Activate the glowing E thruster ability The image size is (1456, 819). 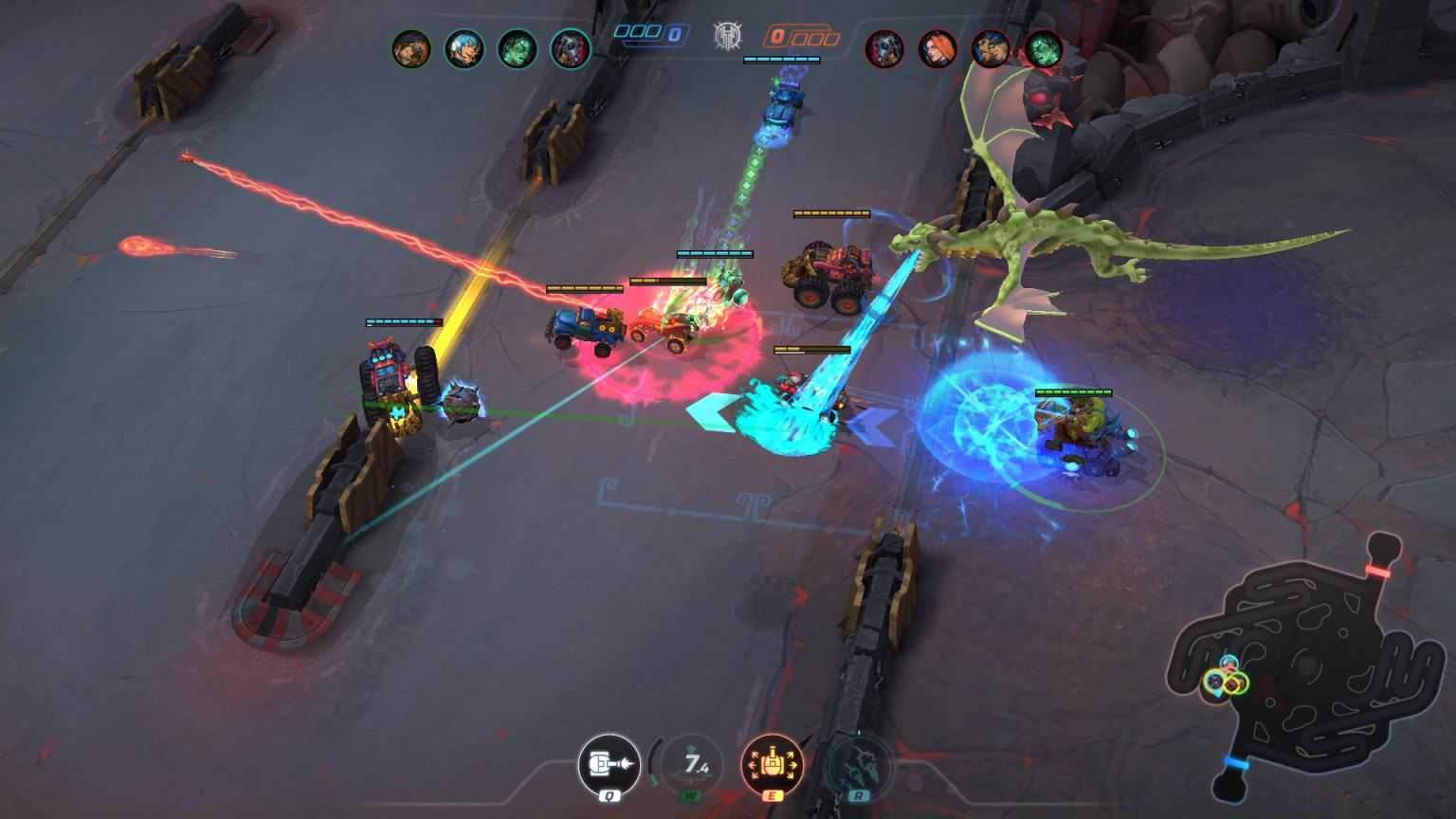(x=774, y=765)
